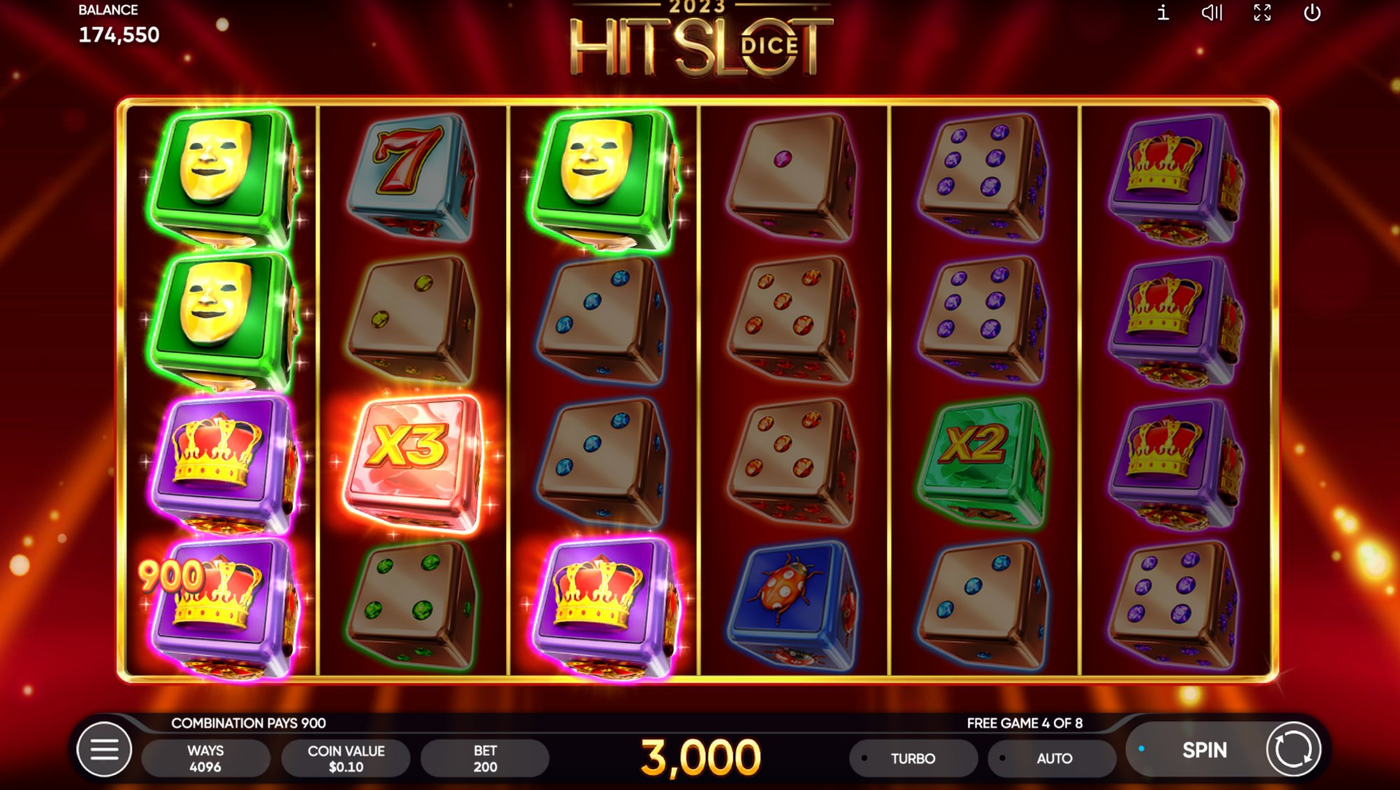This screenshot has height=790, width=1400.
Task: Enable TURBO mode
Action: [913, 757]
